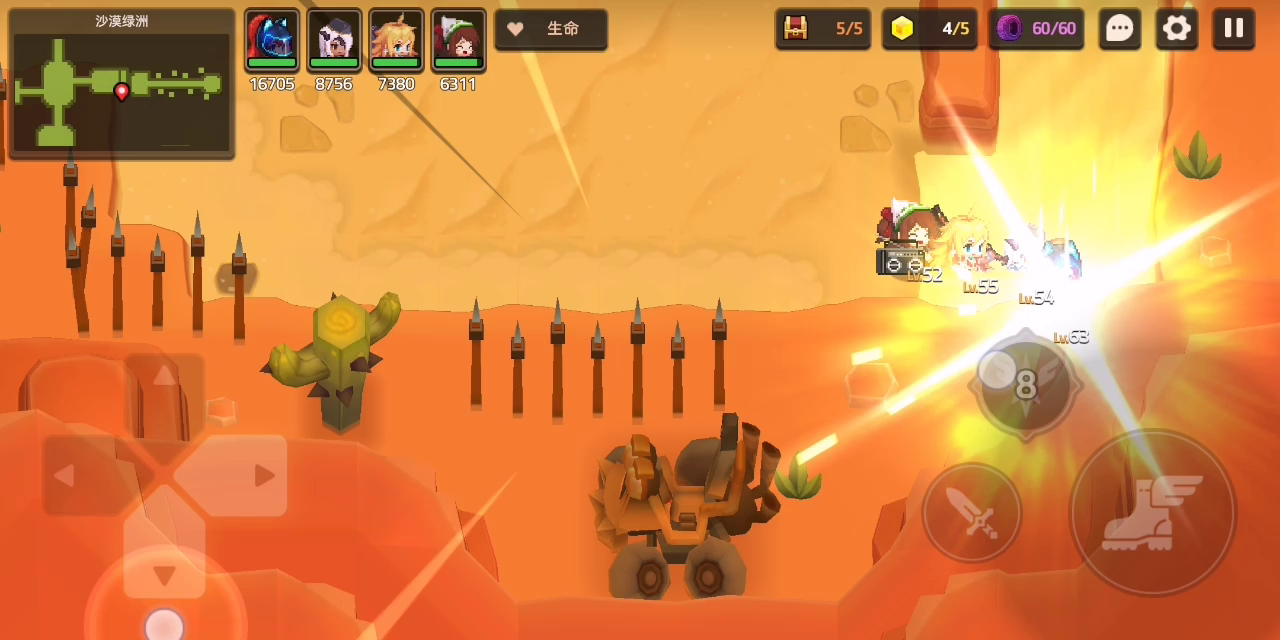Trigger the winged chain skill button
The width and height of the screenshot is (1280, 640).
click(1025, 383)
